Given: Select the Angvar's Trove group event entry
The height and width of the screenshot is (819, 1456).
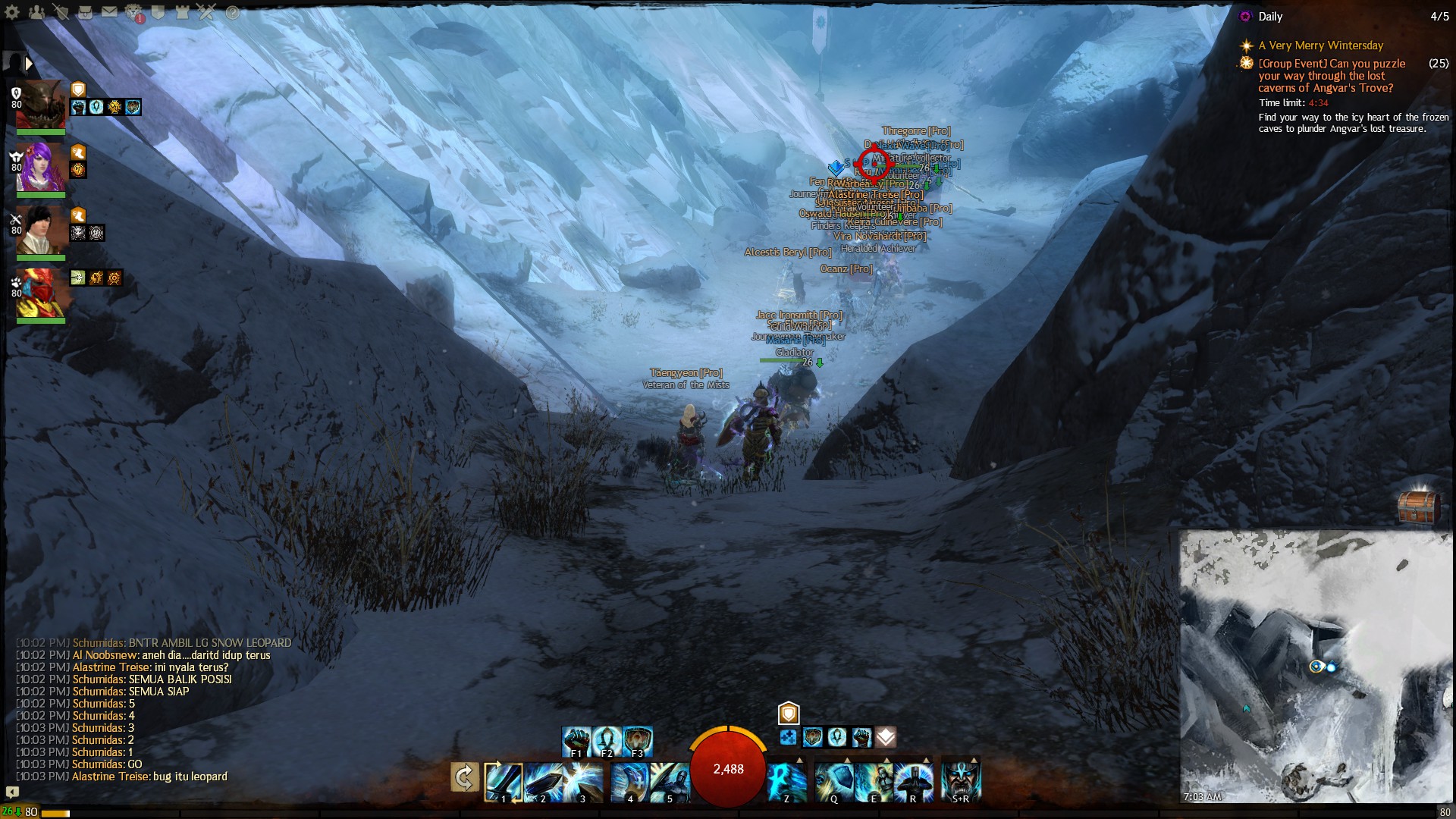Looking at the screenshot, I should [1332, 76].
